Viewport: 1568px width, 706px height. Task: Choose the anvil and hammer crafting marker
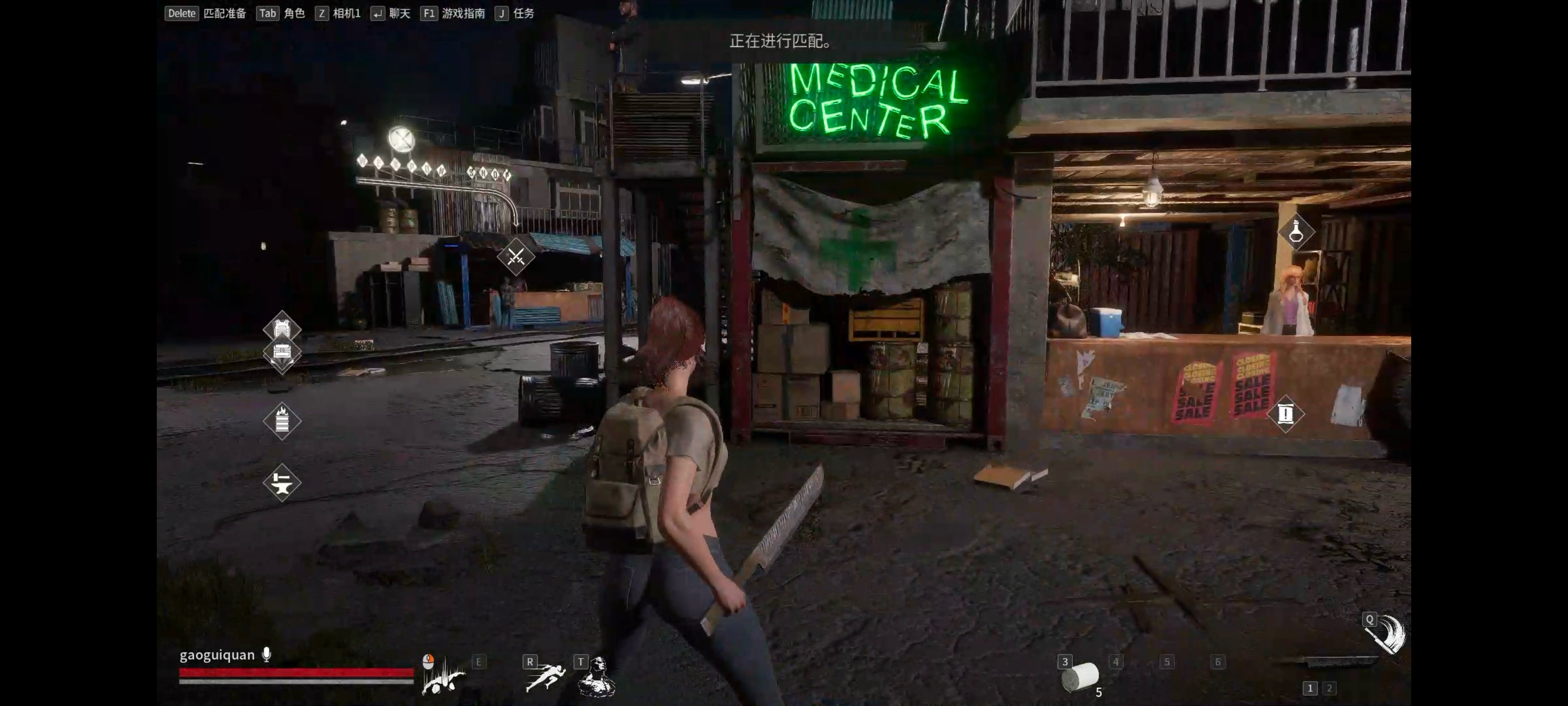click(281, 483)
